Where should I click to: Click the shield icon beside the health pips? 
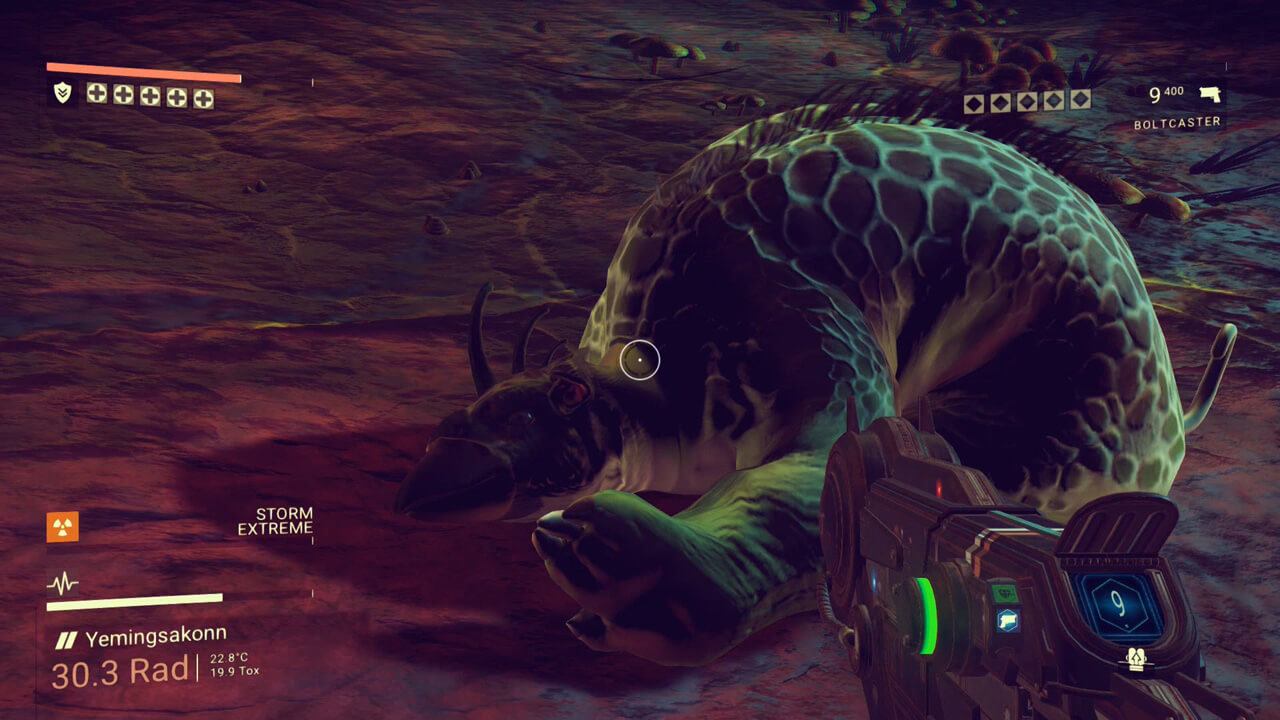click(61, 94)
